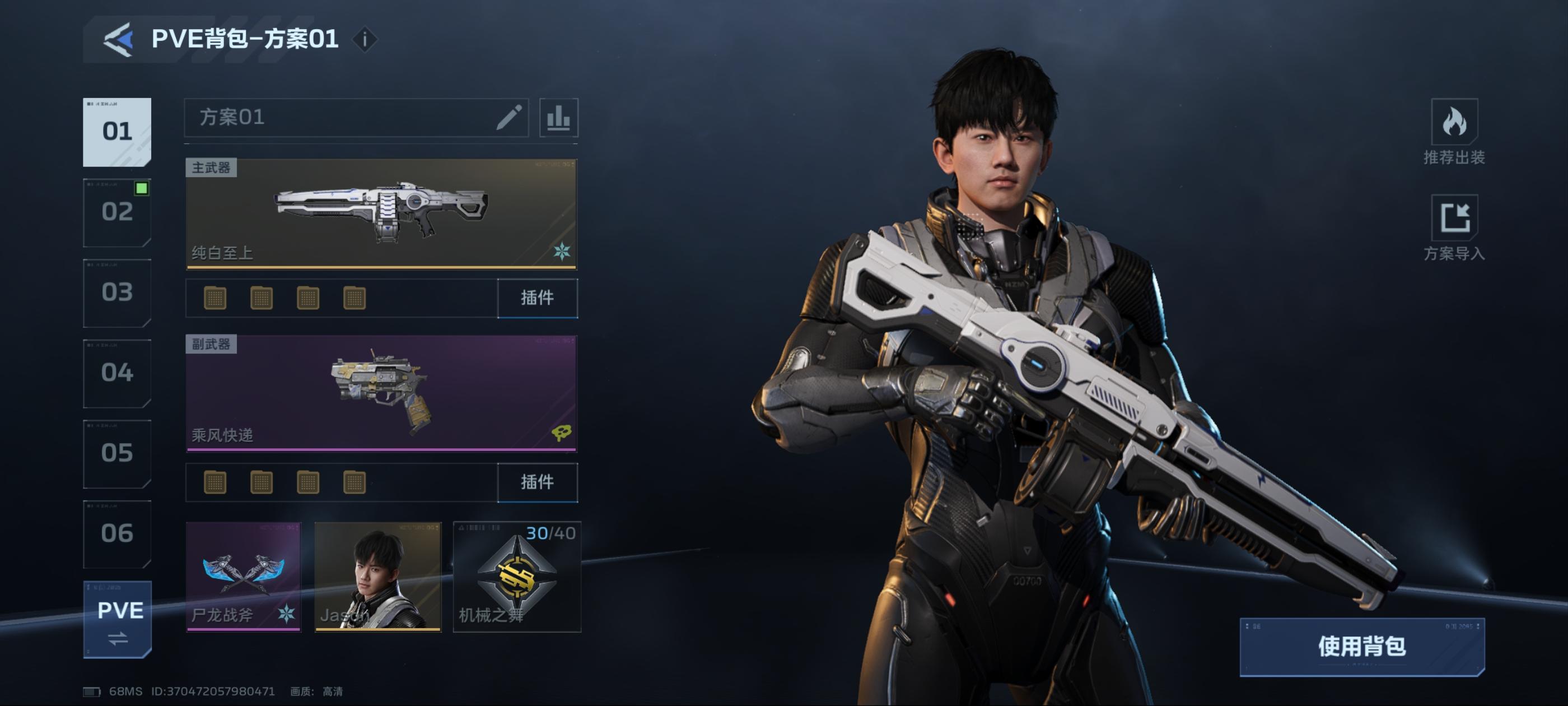This screenshot has height=706, width=1568.
Task: Select loadout tab 03
Action: (117, 292)
